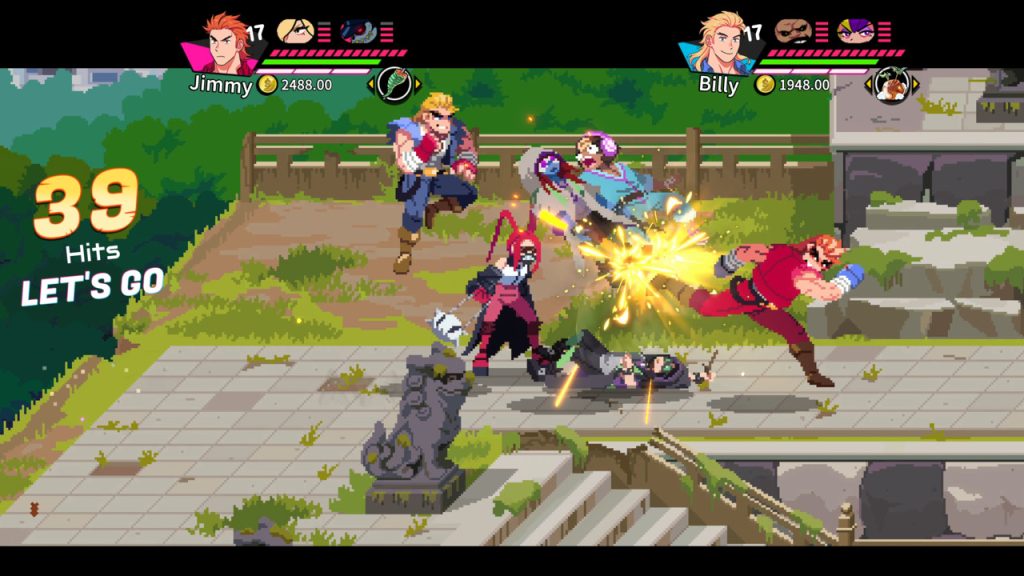Click the right arrow beside Jimmy's item
The width and height of the screenshot is (1024, 576).
coord(418,85)
